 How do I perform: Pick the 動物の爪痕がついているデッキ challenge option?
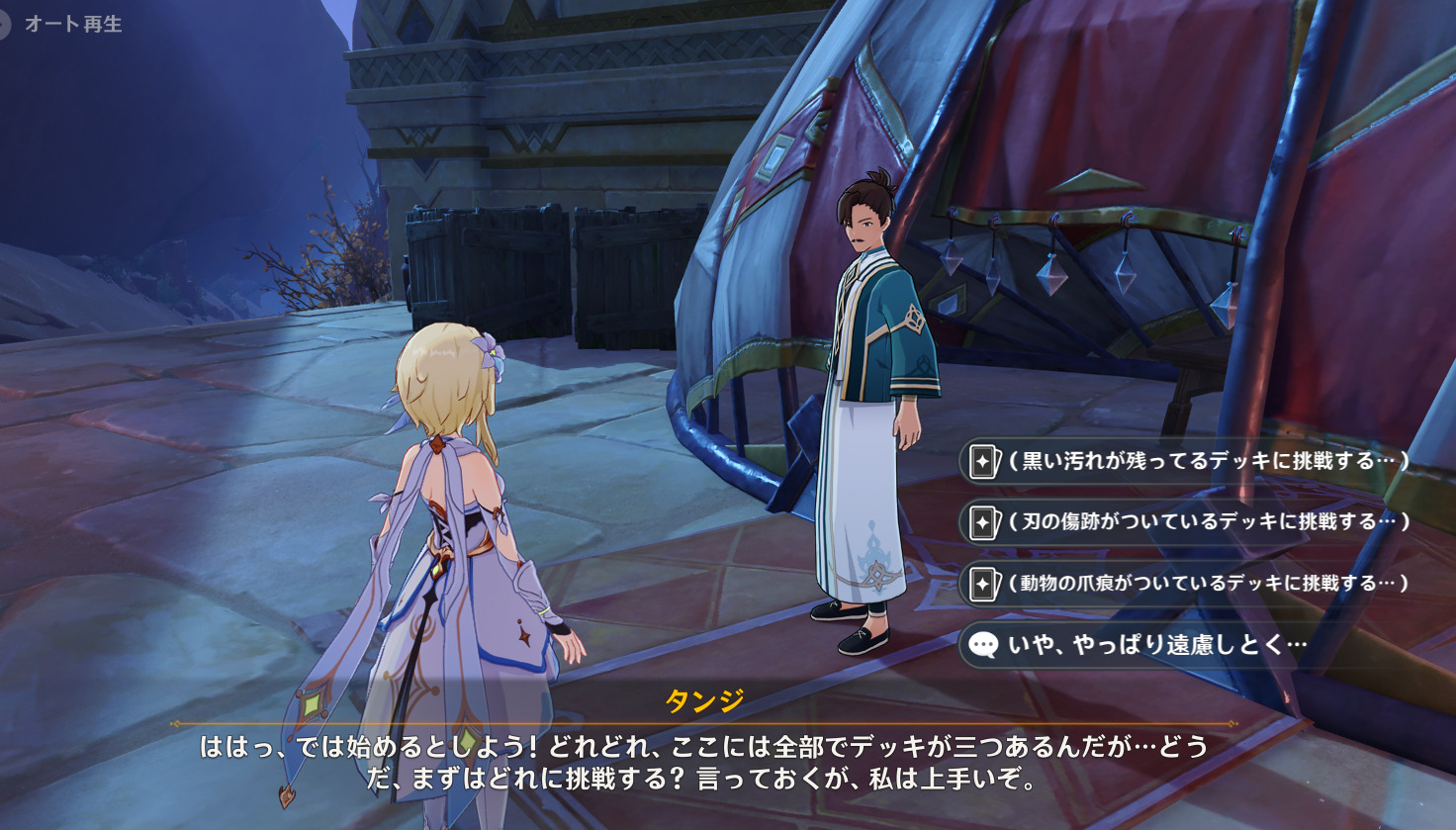[x=1187, y=584]
